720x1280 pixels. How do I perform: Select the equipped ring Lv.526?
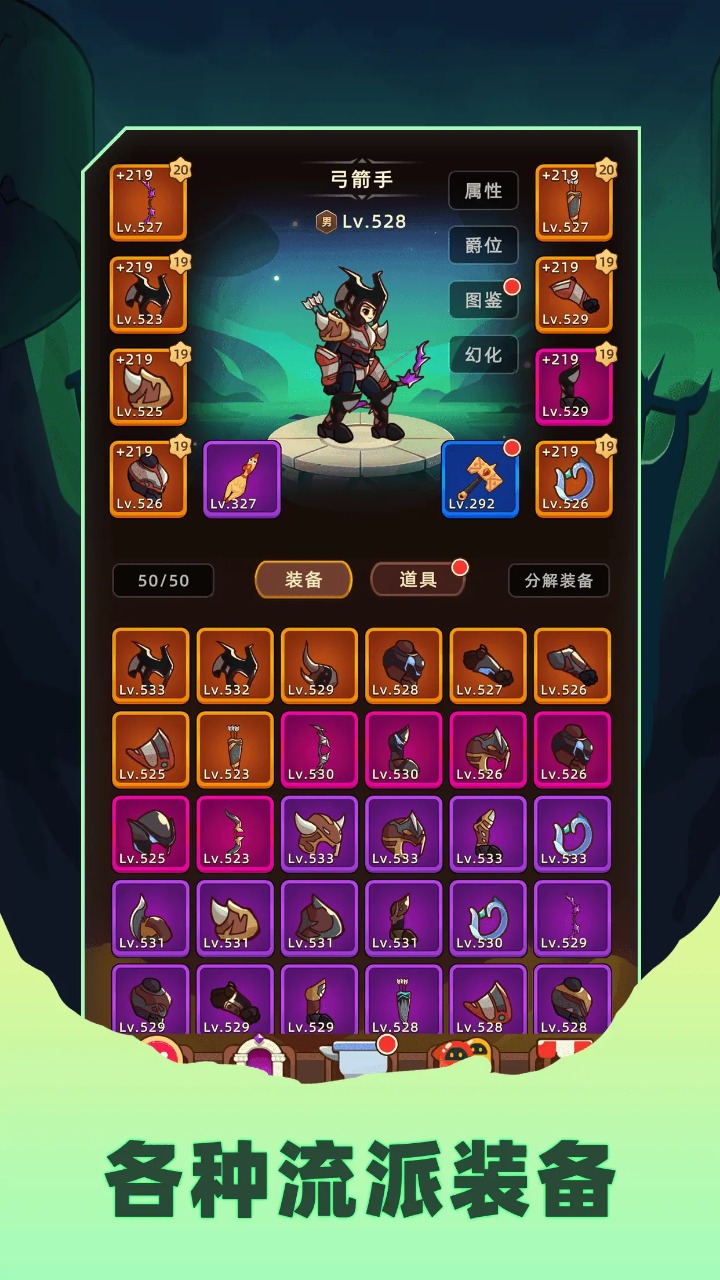pos(573,479)
